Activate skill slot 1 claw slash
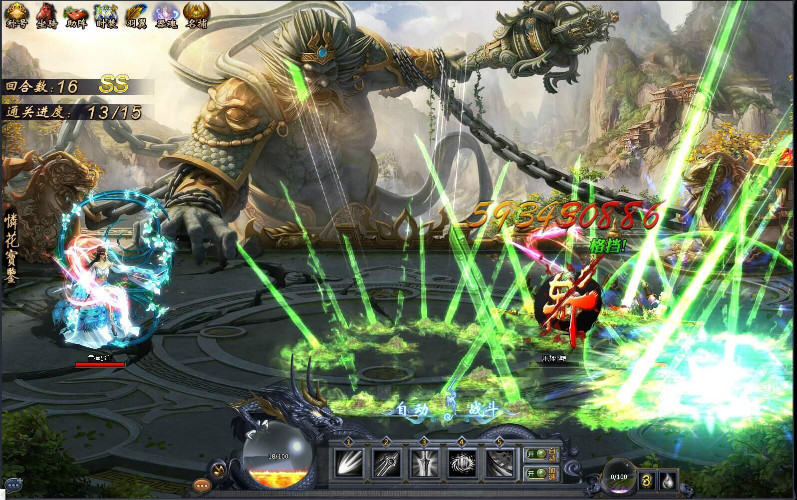This screenshot has width=797, height=500. [349, 463]
